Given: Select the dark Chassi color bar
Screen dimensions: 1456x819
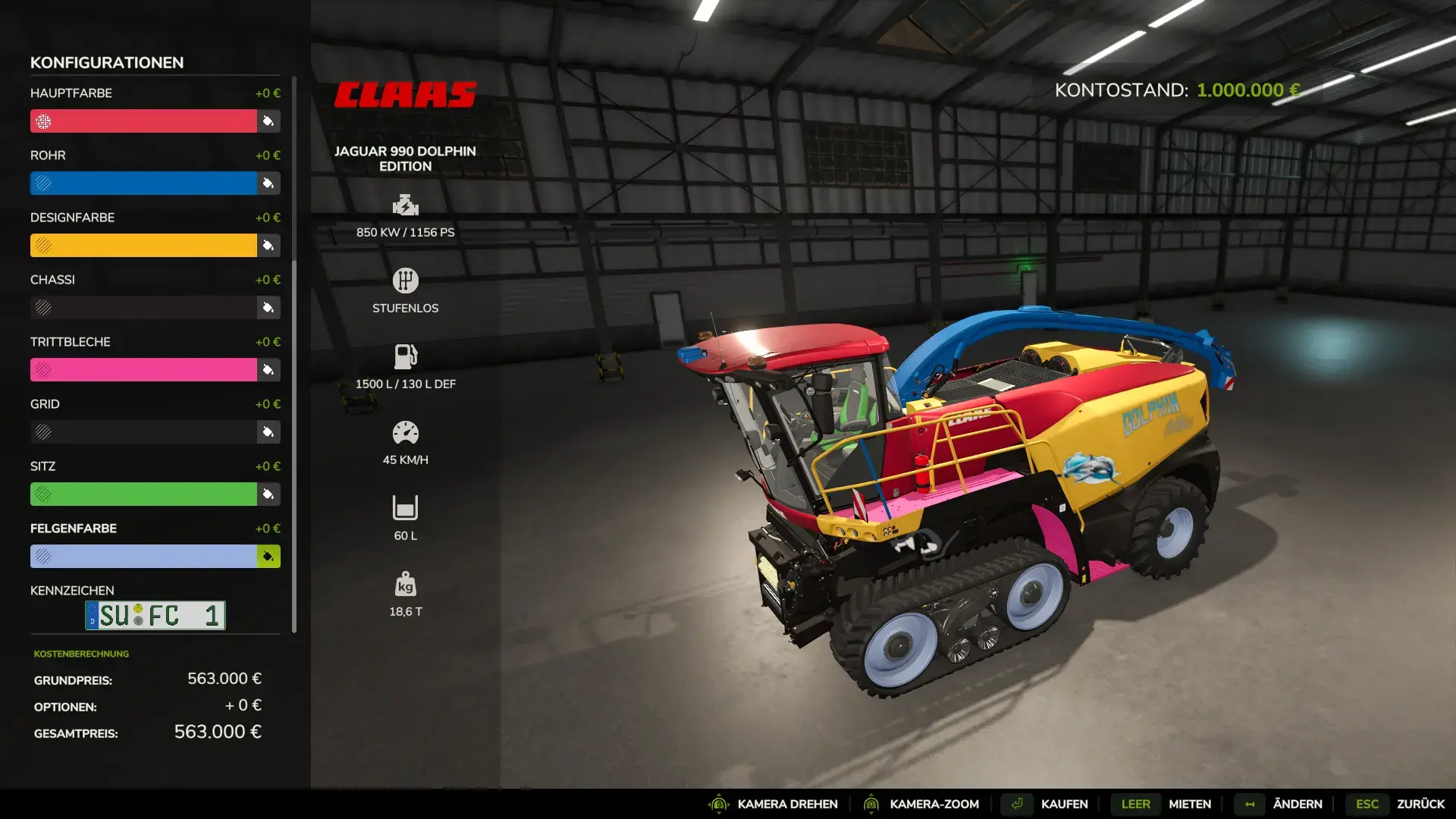Looking at the screenshot, I should pyautogui.click(x=144, y=308).
